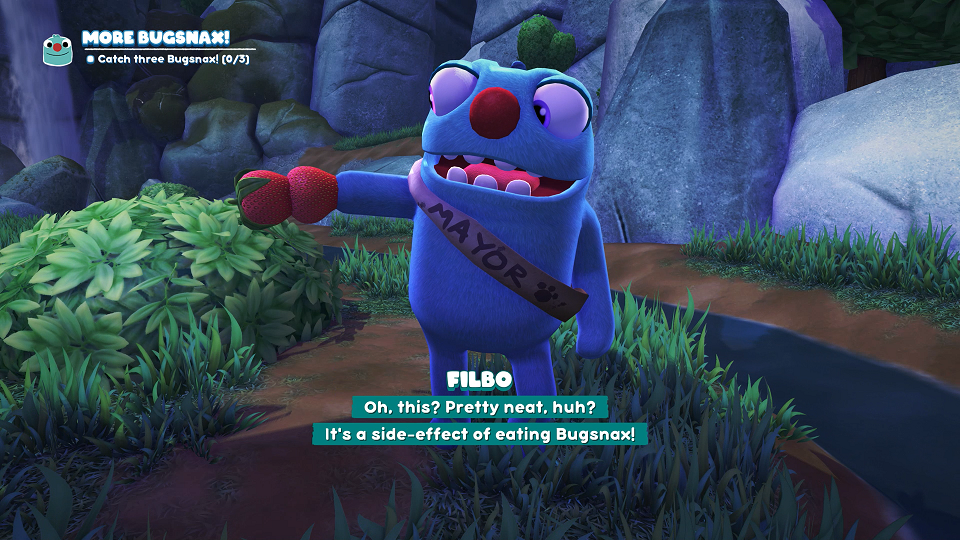Click the Filbo quest giver icon
Screen dimensions: 960x540
click(57, 49)
